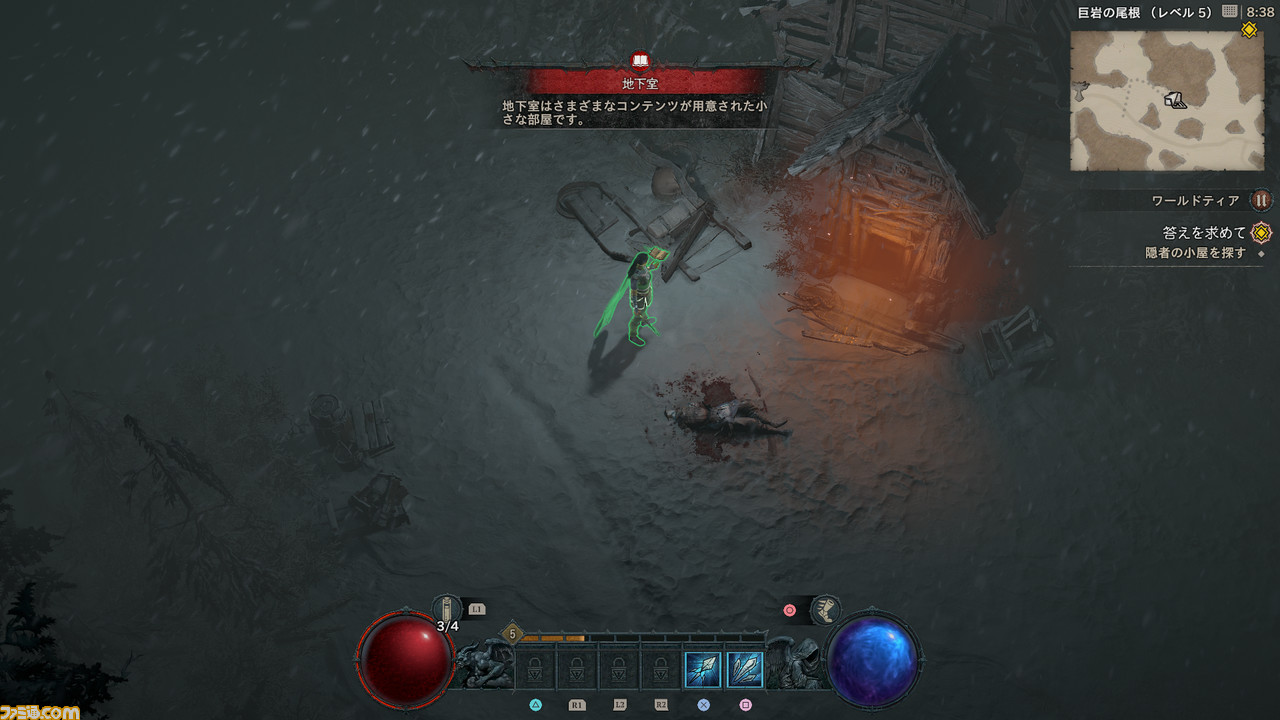Screen dimensions: 1280x720
Task: Use the healing potion icon
Action: (x=448, y=608)
